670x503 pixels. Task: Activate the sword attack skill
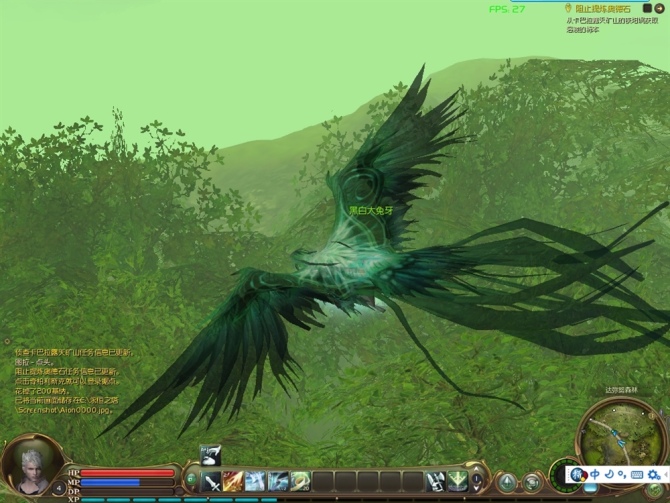pos(212,482)
